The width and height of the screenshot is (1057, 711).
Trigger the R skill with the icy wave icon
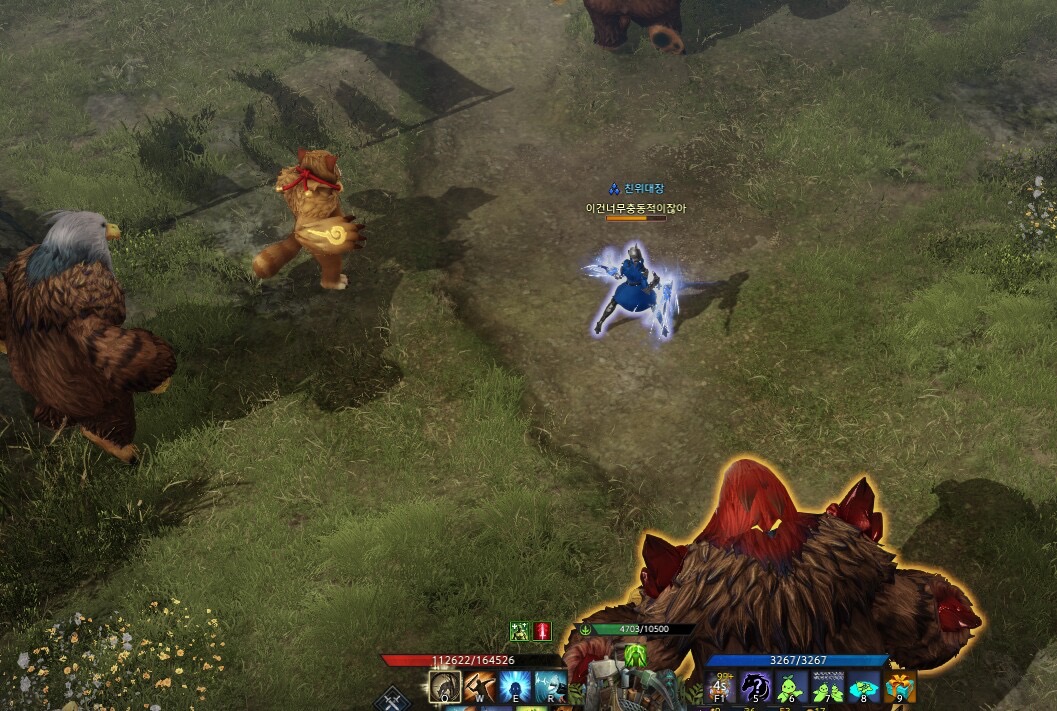549,687
